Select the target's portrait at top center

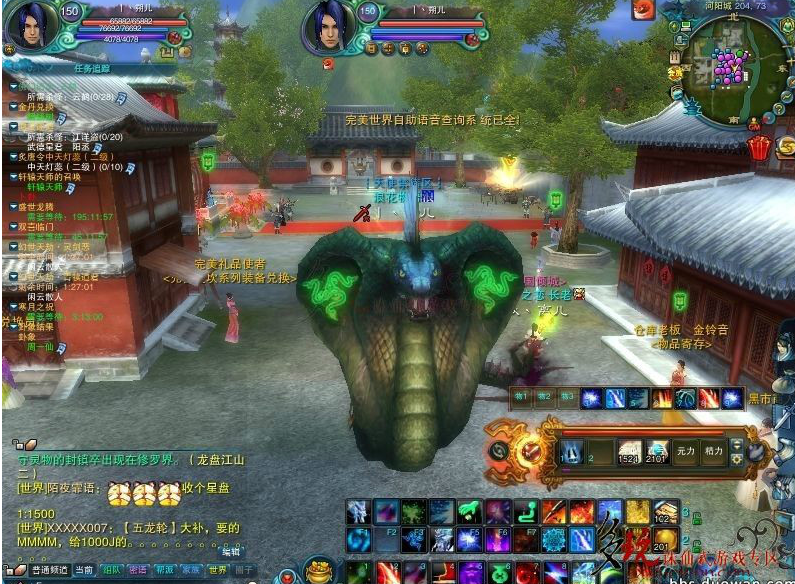pos(328,27)
